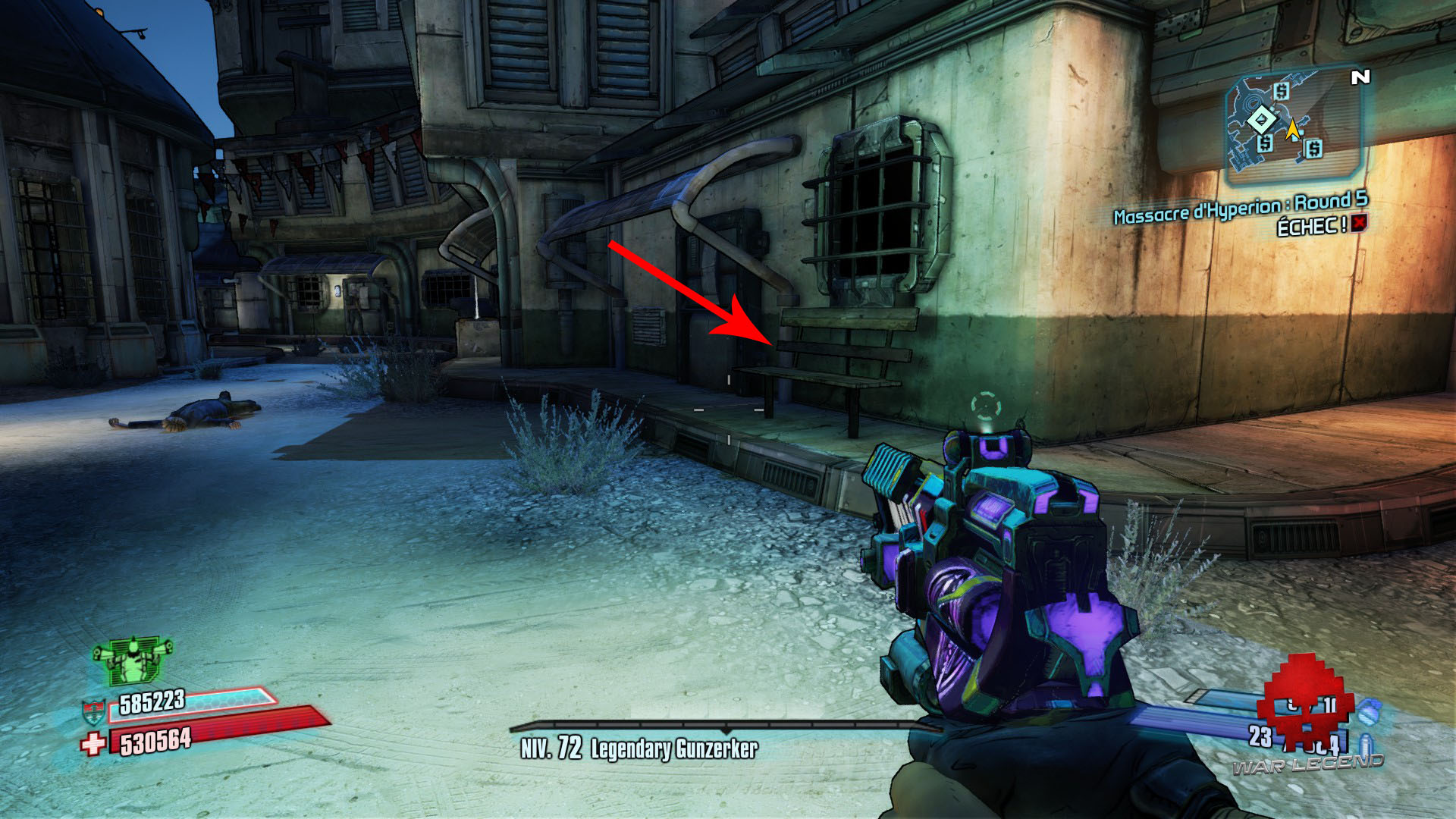Click the yellow player arrow on the minimap
The image size is (1456, 819).
(x=1293, y=130)
